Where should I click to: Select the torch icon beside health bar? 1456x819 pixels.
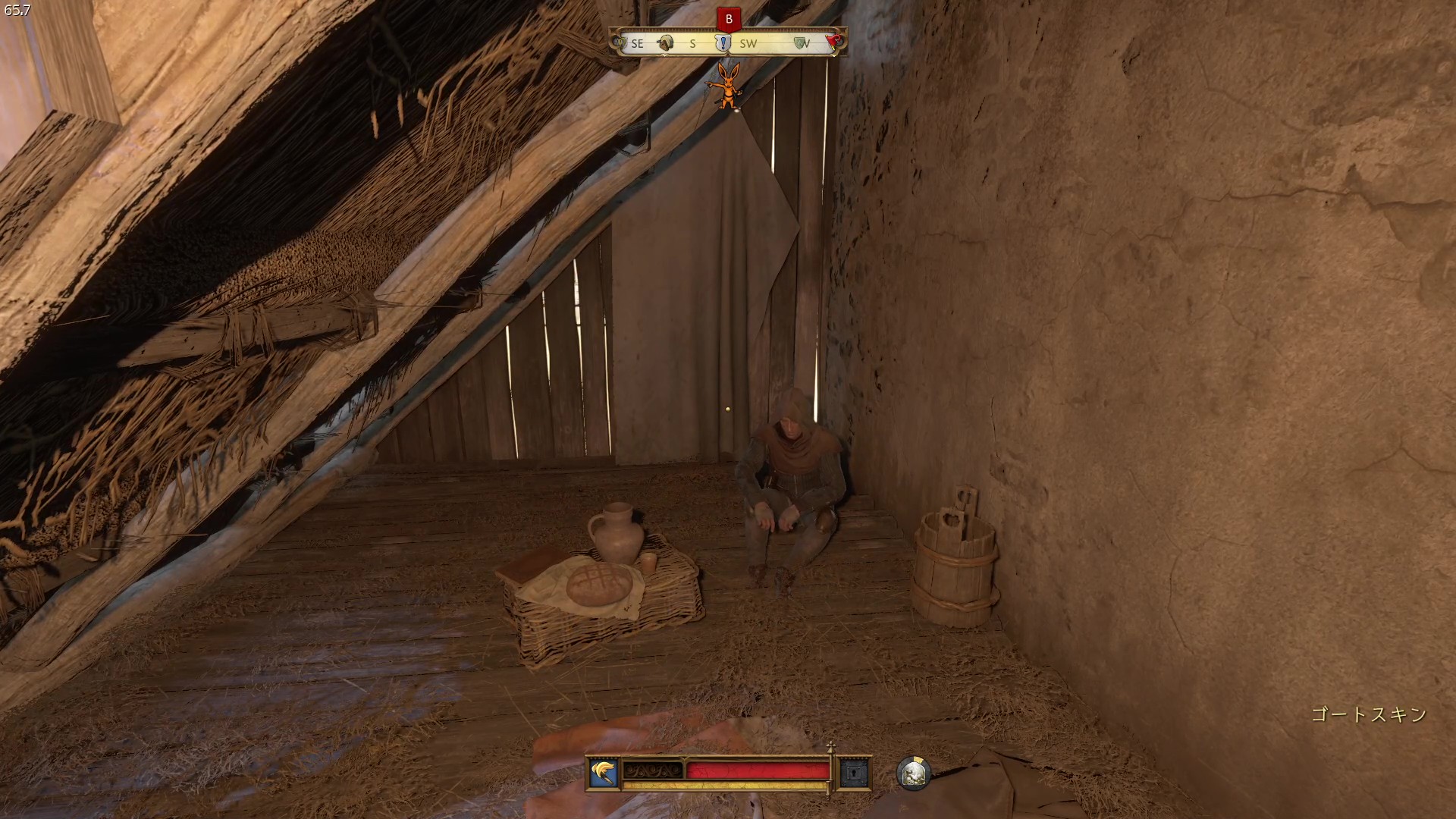click(604, 773)
